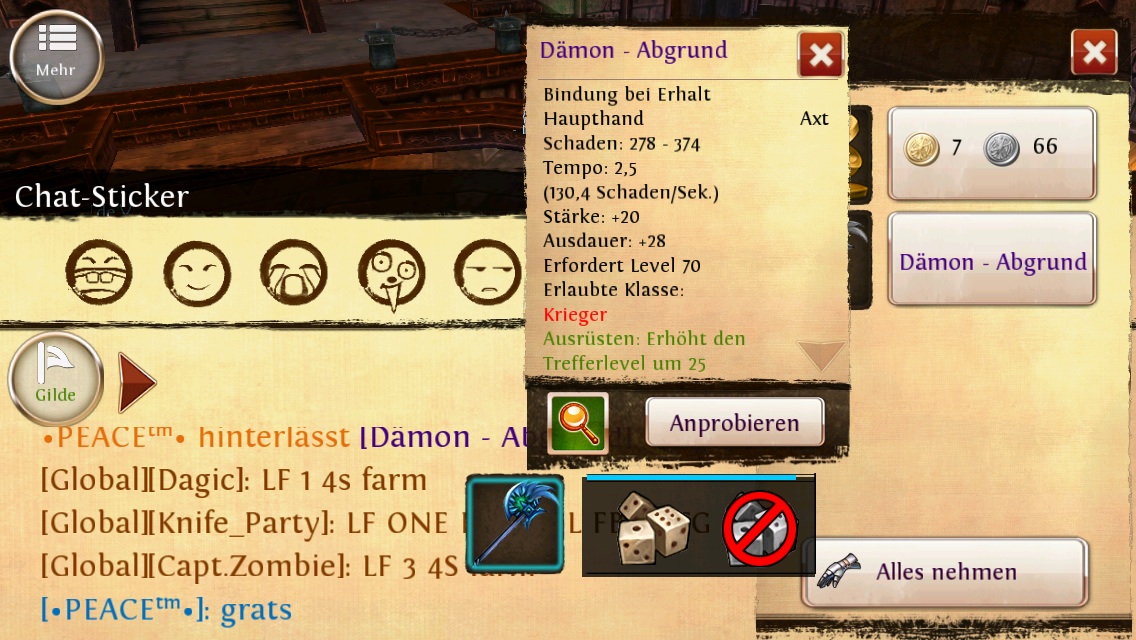Switch chat channel with the Gilde button
The width and height of the screenshot is (1136, 640).
pos(55,378)
